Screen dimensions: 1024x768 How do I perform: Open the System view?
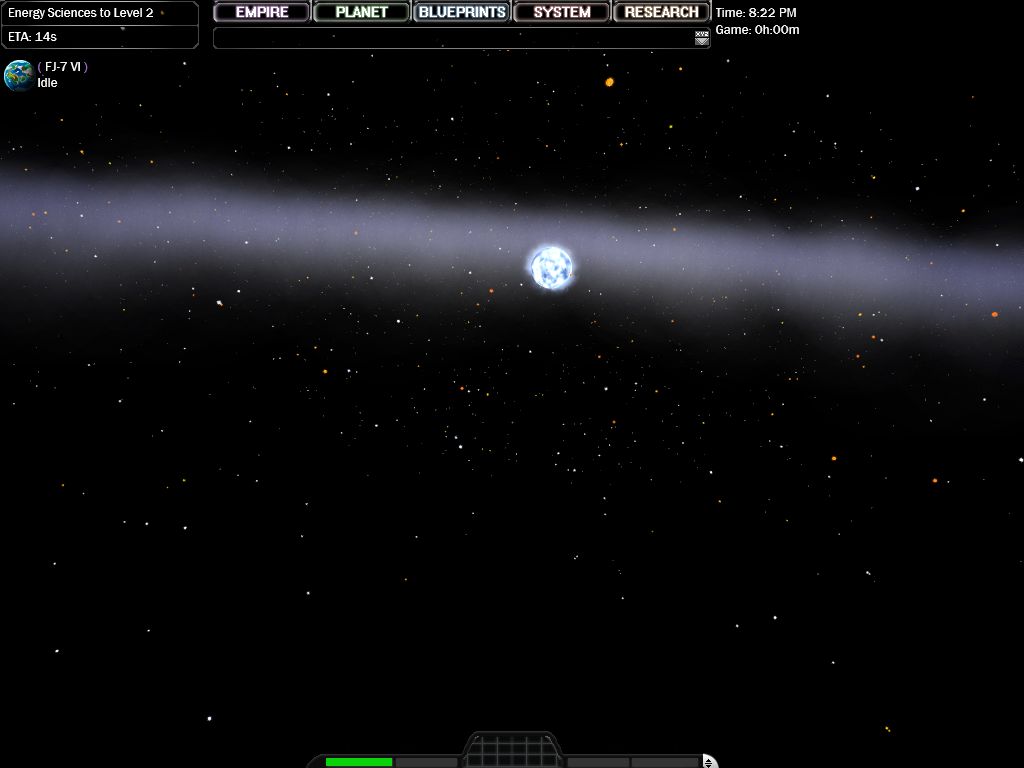point(562,12)
